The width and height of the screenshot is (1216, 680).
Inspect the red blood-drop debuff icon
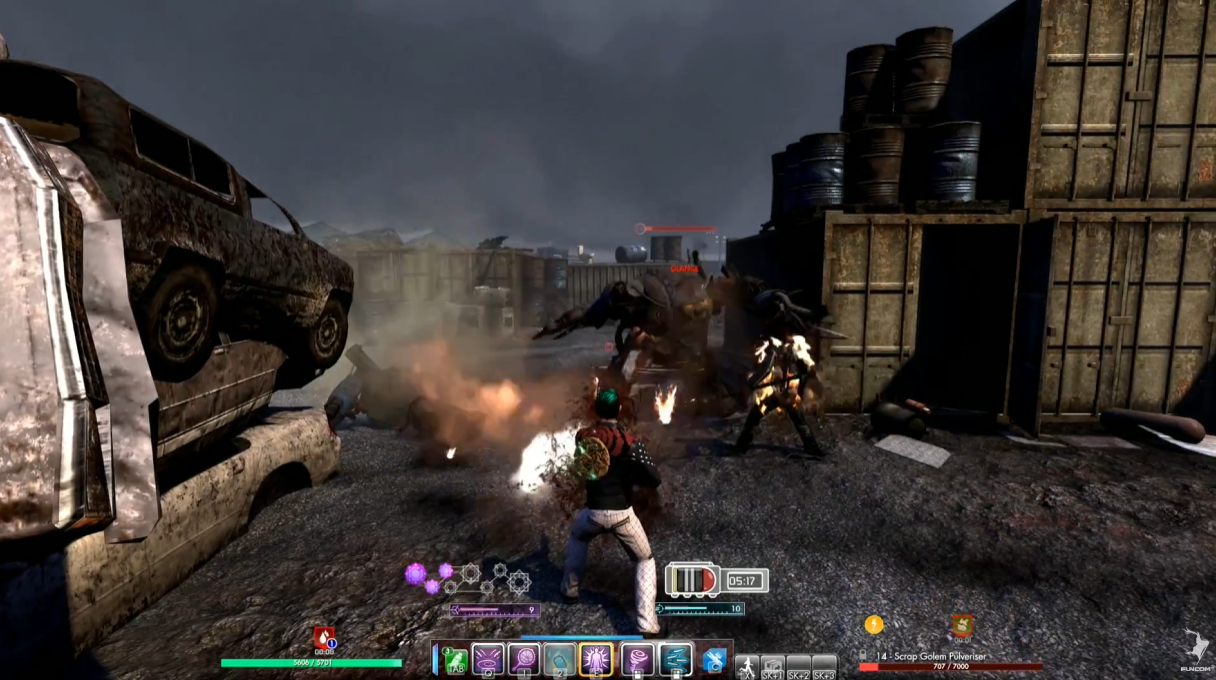(x=324, y=638)
